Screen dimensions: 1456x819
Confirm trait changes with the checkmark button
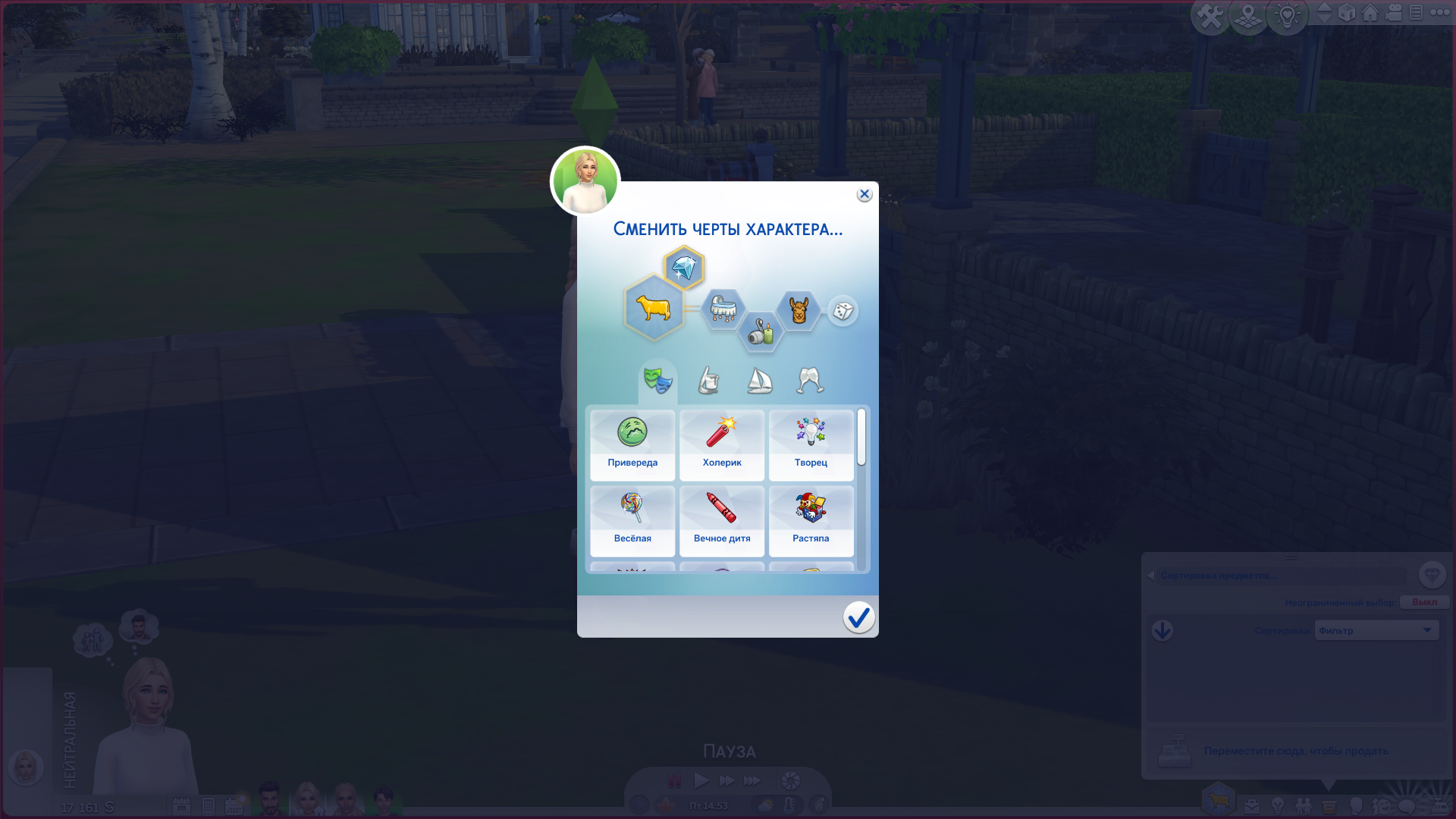(858, 617)
